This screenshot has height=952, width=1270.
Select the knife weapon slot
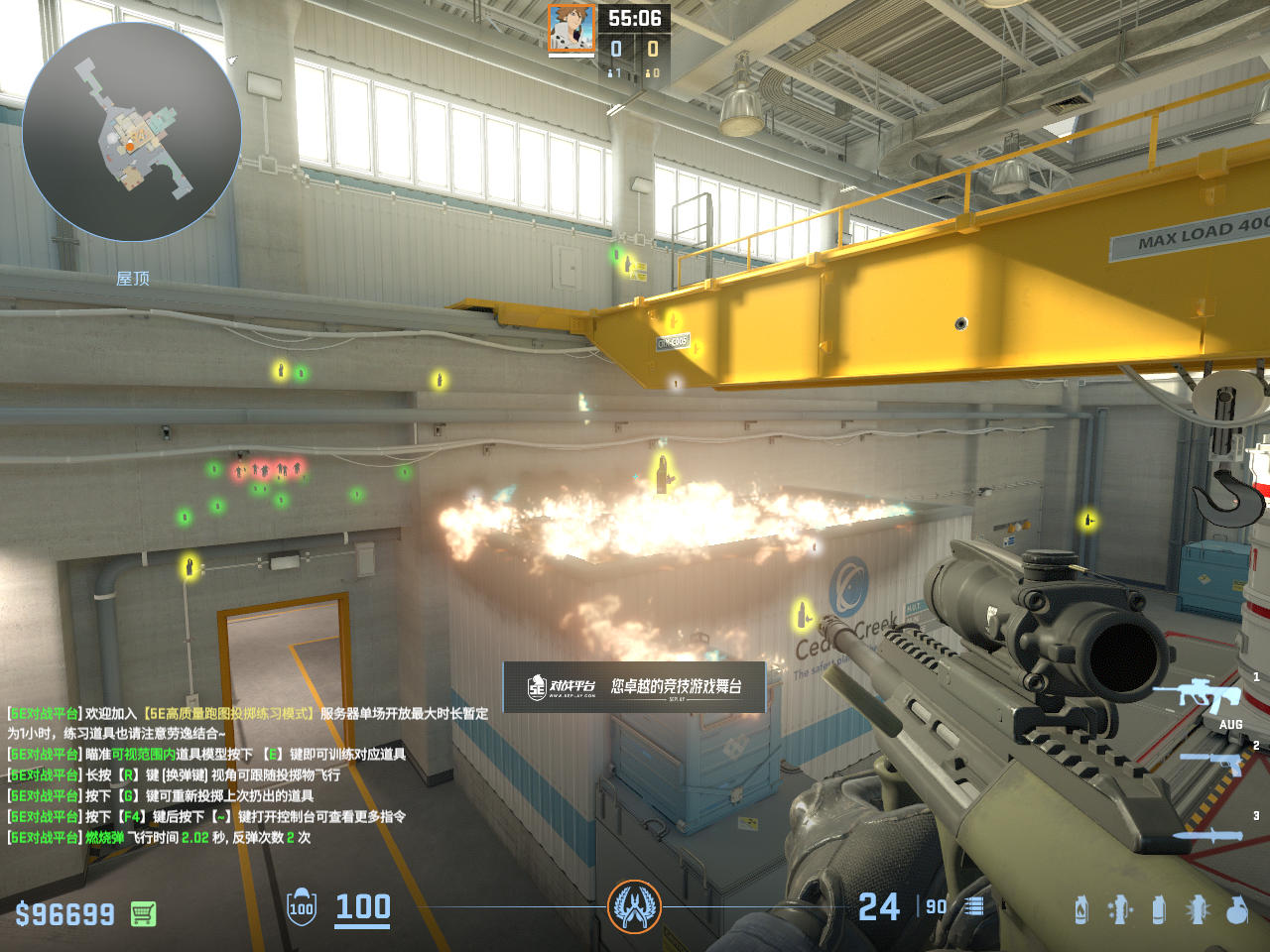(1208, 835)
